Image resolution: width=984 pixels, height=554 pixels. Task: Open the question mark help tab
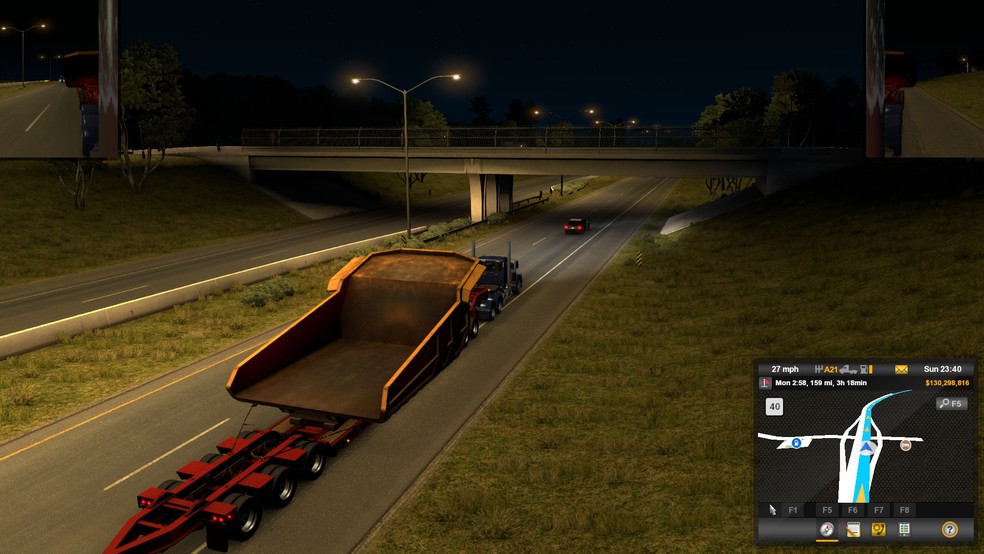coord(949,529)
